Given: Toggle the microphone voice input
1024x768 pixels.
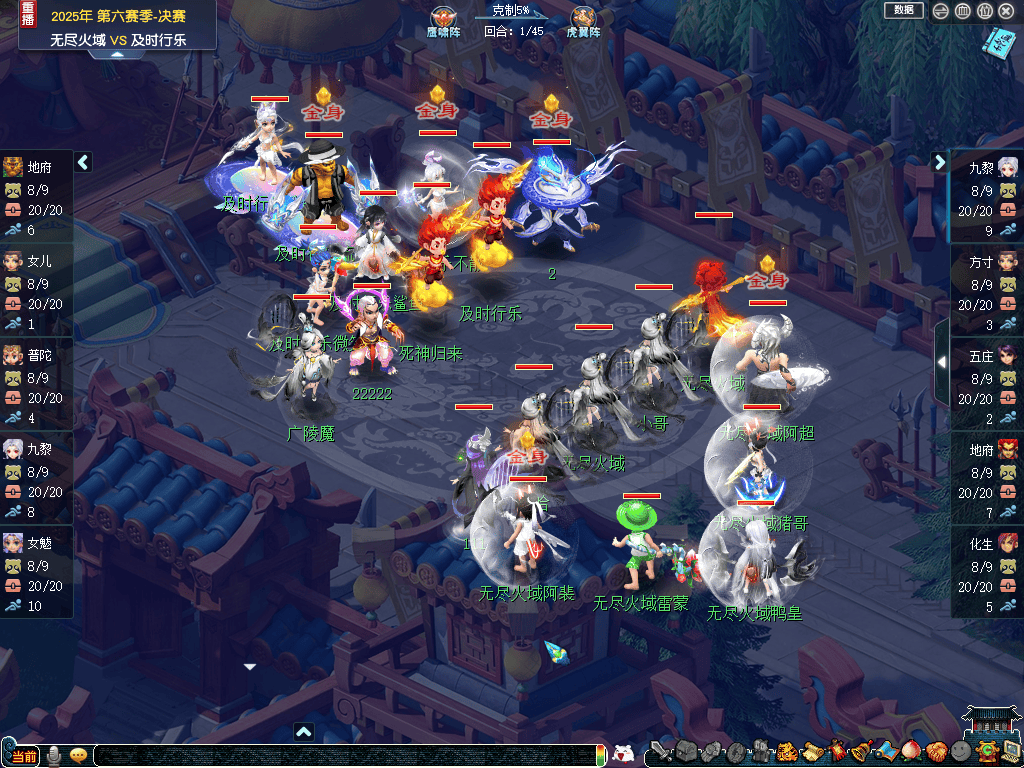Looking at the screenshot, I should tap(55, 755).
